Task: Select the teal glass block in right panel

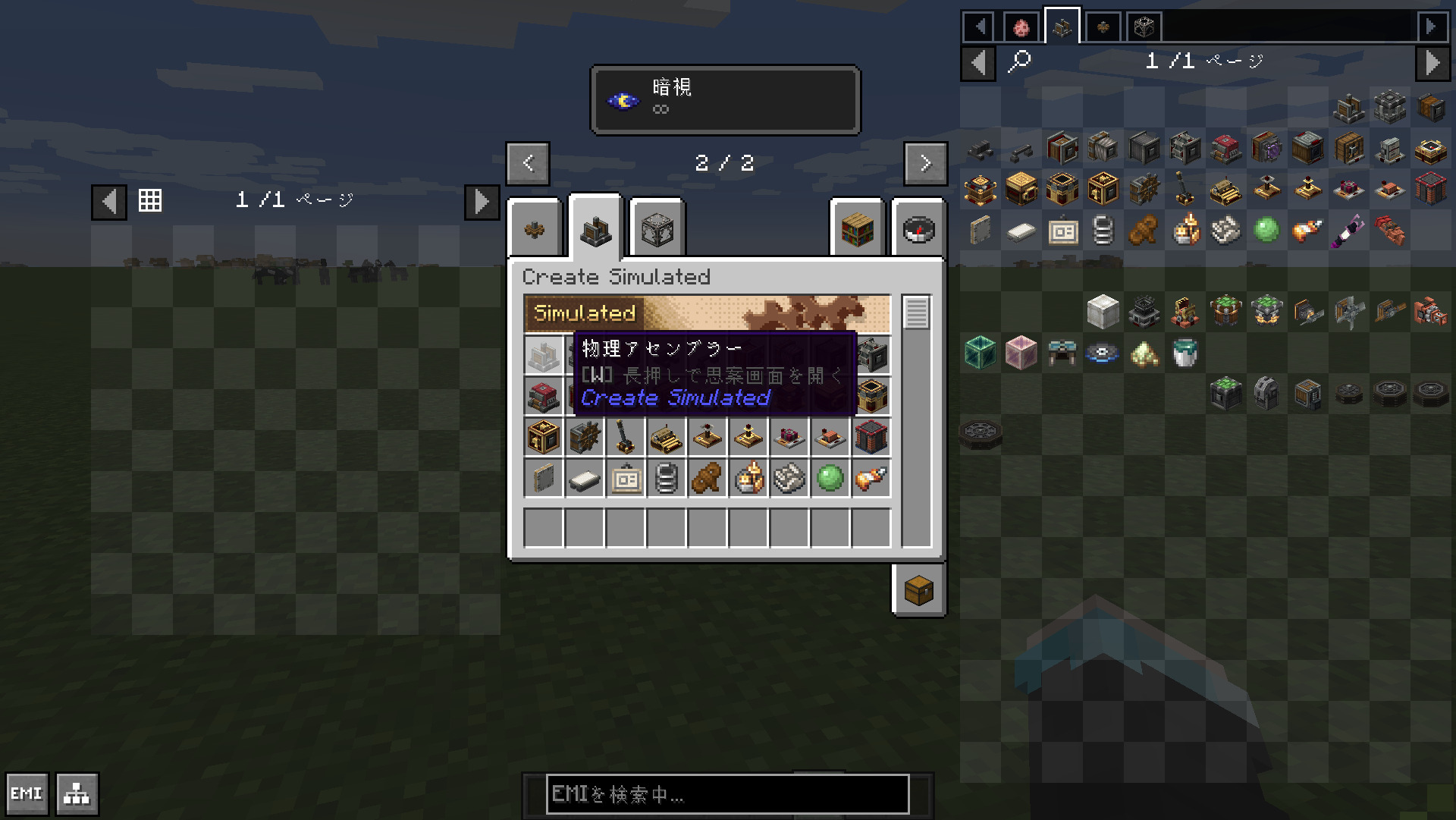Action: pos(980,353)
